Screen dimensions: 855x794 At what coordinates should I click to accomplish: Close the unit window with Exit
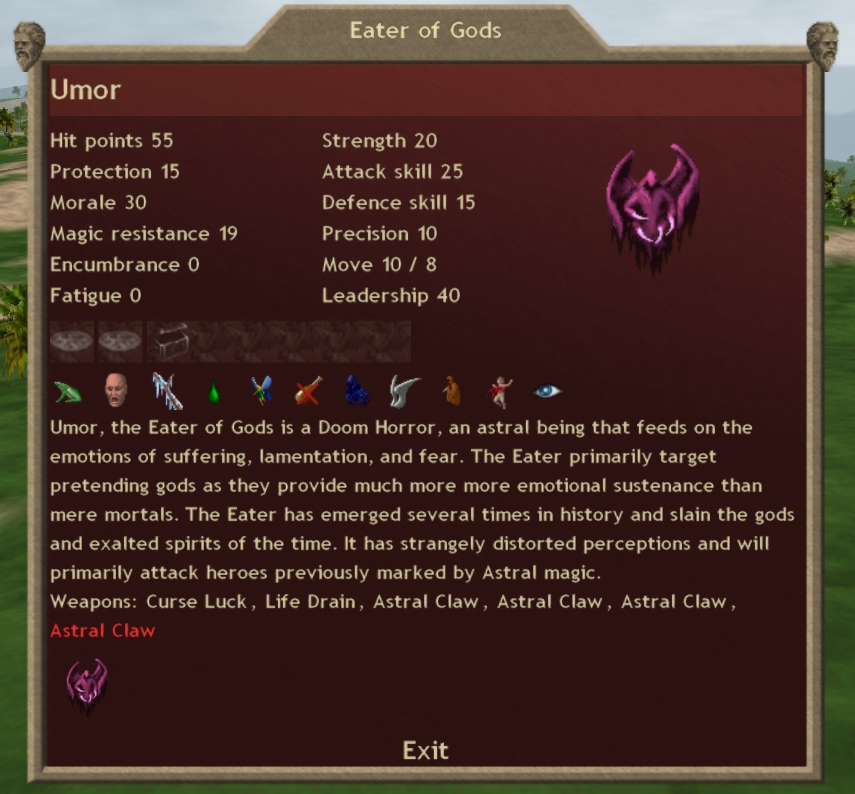(x=426, y=750)
